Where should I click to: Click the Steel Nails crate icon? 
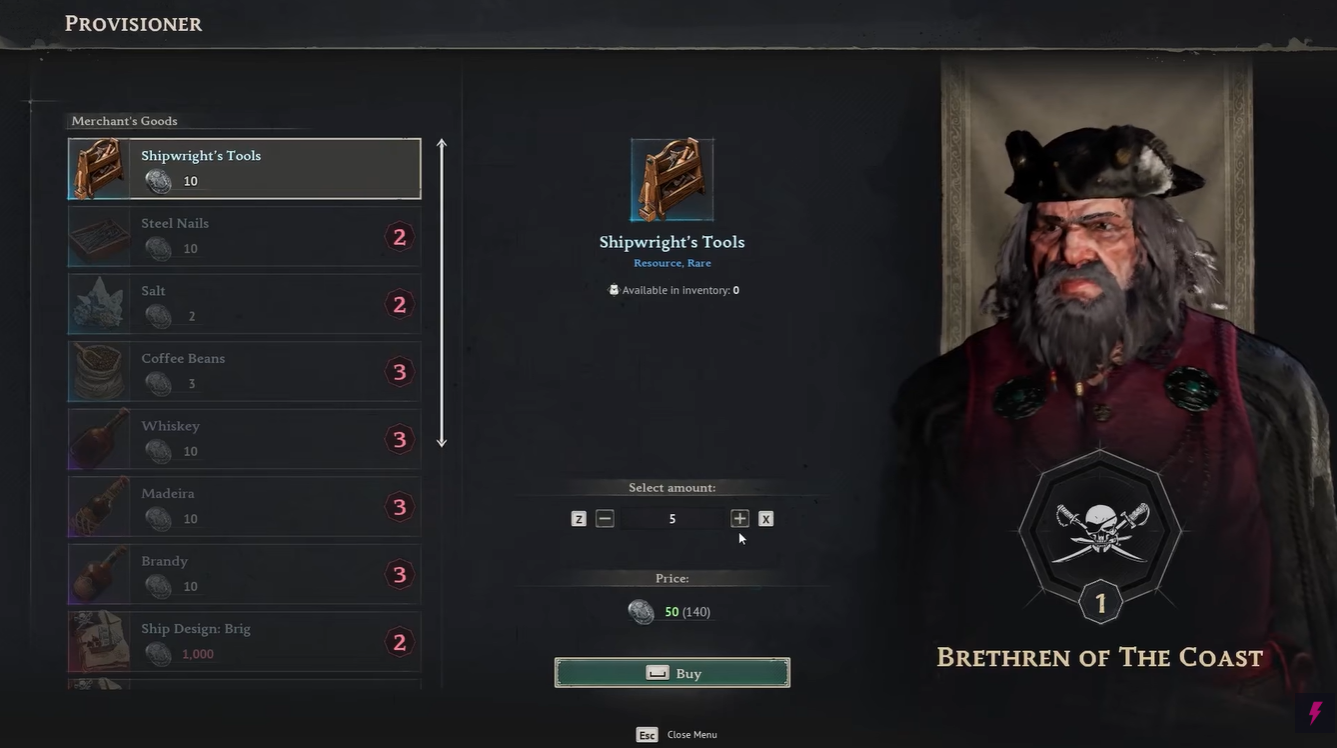(96, 235)
